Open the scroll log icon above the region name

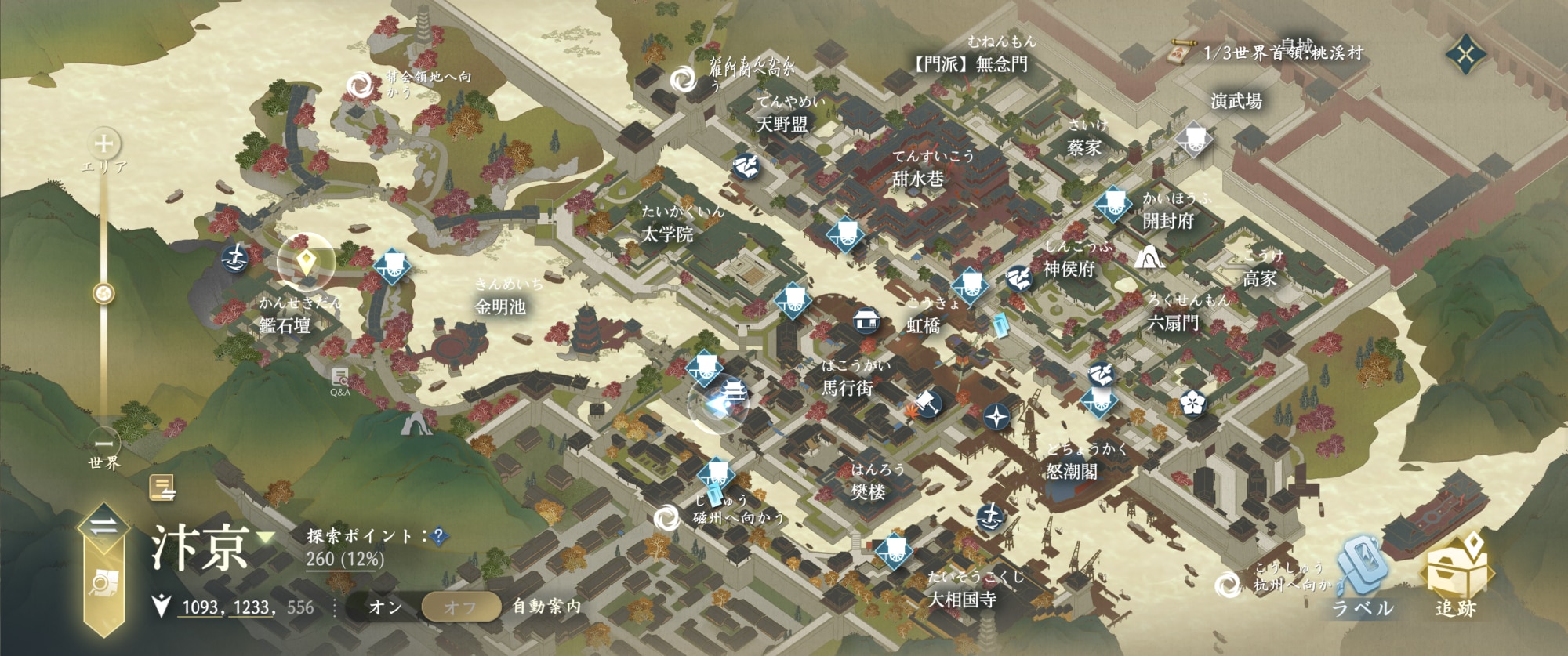pyautogui.click(x=162, y=488)
